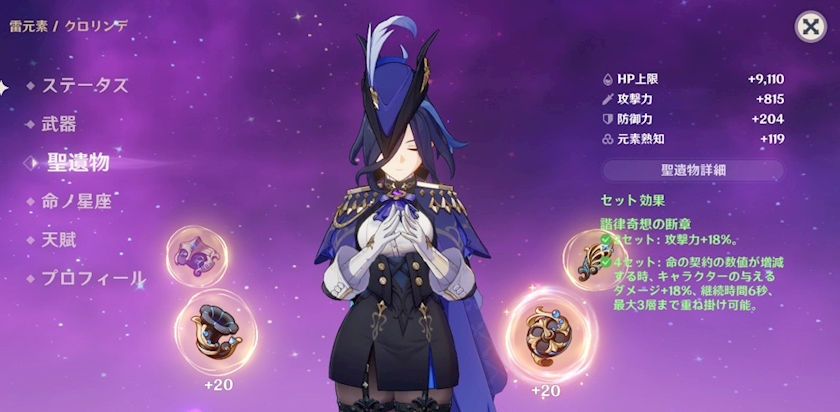Switch to the 武器 section

(x=60, y=124)
